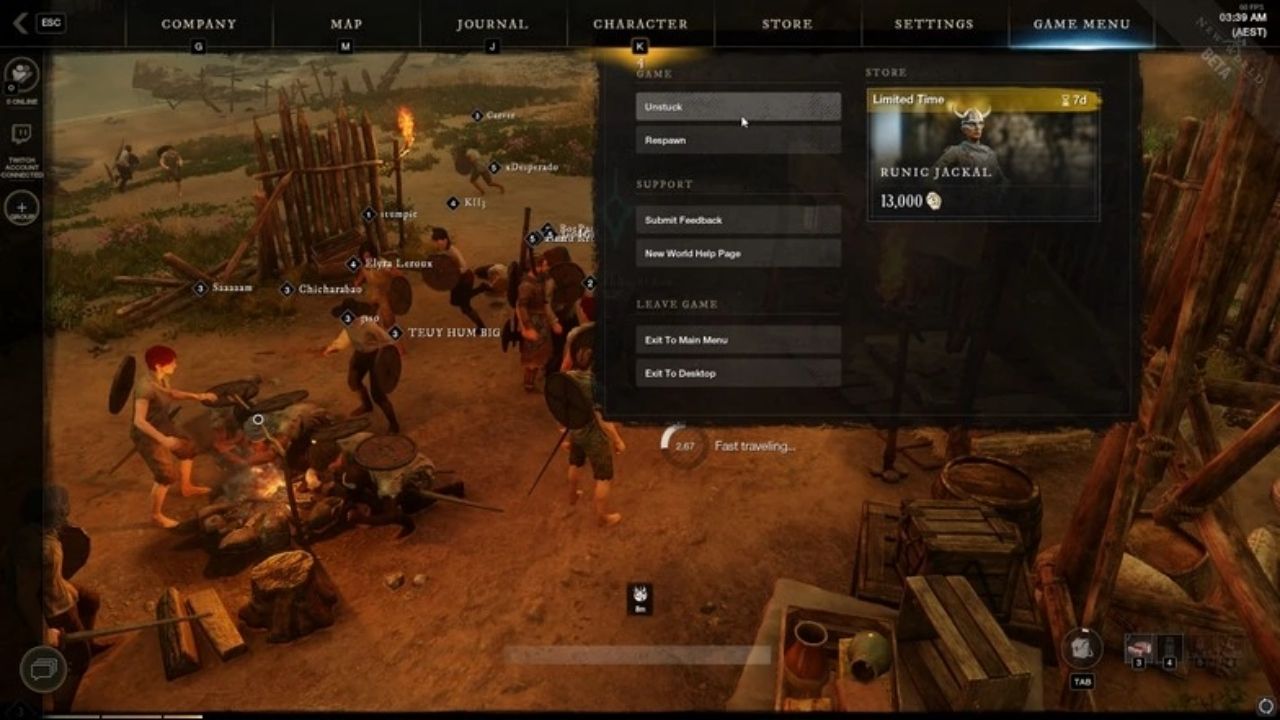View the Runic Jackal store offer
The image size is (1280, 720).
coord(983,155)
